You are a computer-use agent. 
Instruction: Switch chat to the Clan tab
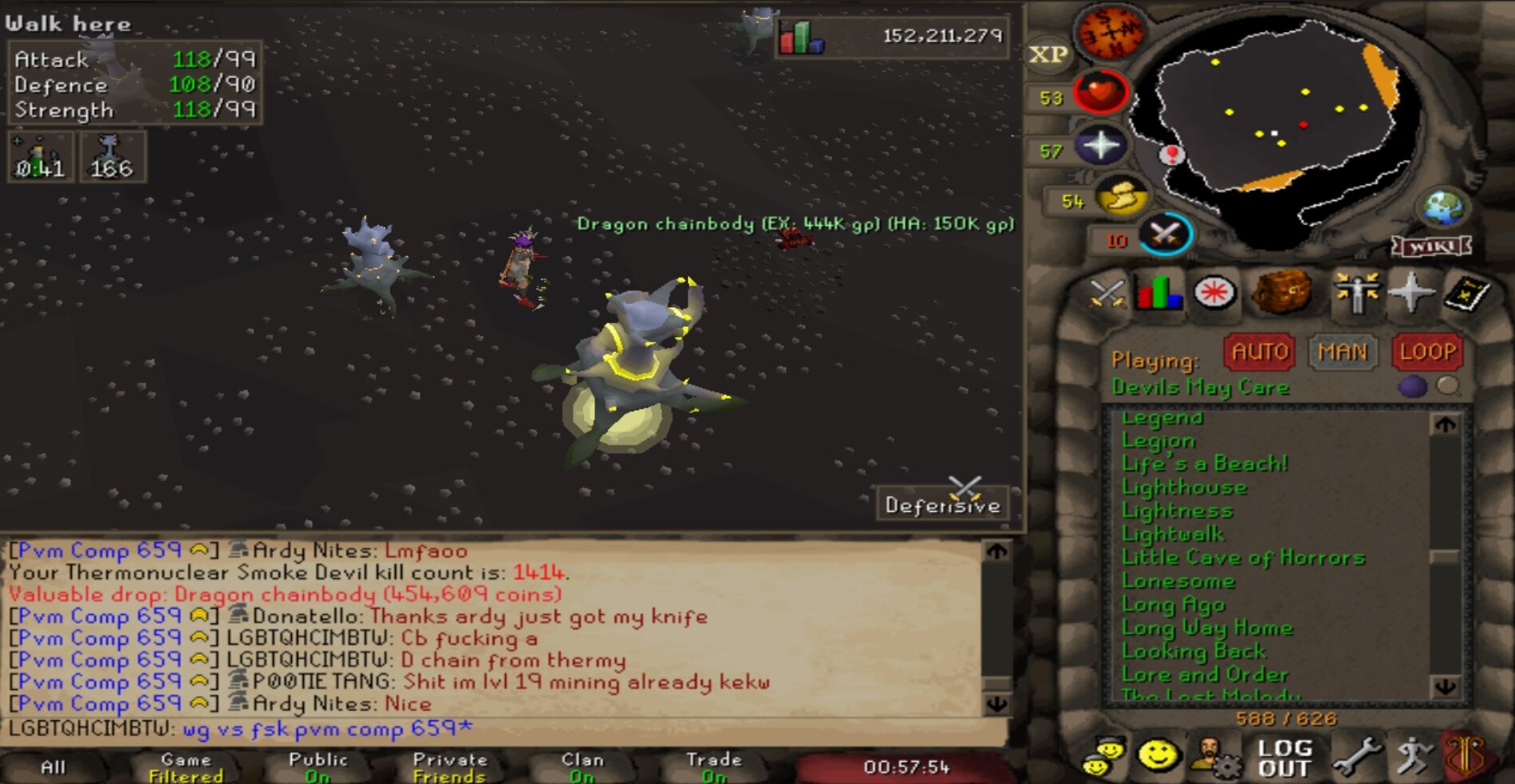[x=582, y=766]
